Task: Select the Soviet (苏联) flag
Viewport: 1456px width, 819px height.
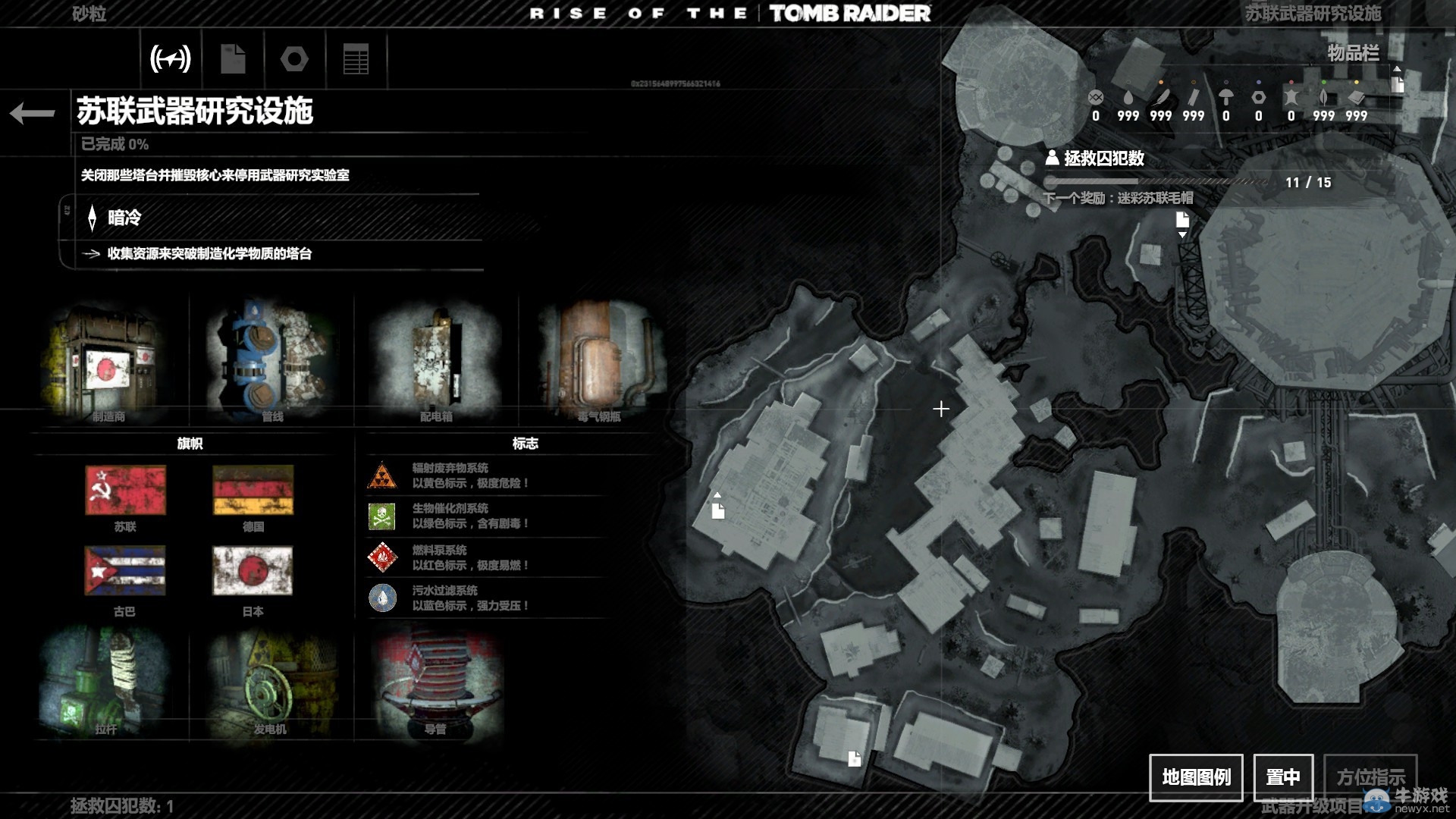Action: [x=125, y=490]
